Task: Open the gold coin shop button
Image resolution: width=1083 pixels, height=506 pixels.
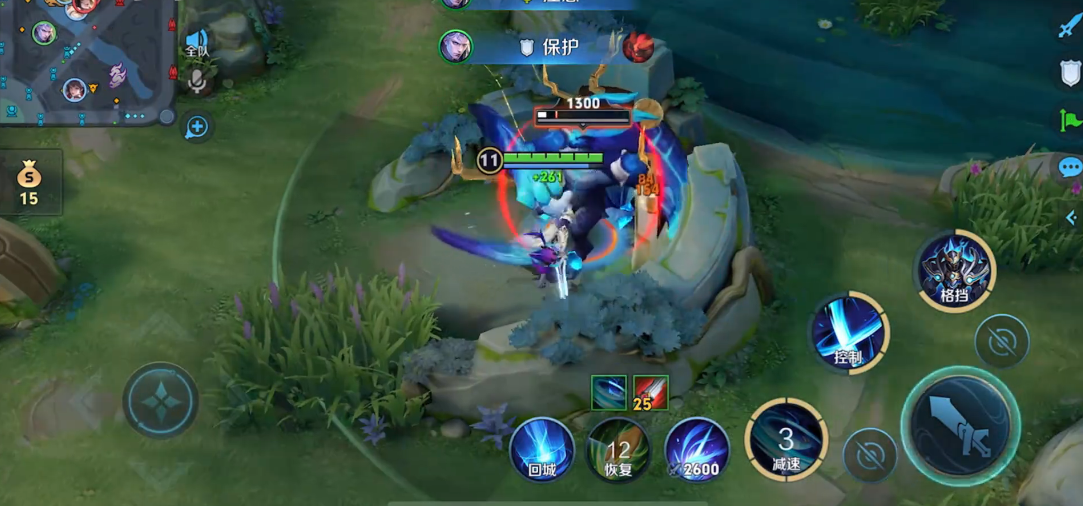Action: (x=29, y=182)
